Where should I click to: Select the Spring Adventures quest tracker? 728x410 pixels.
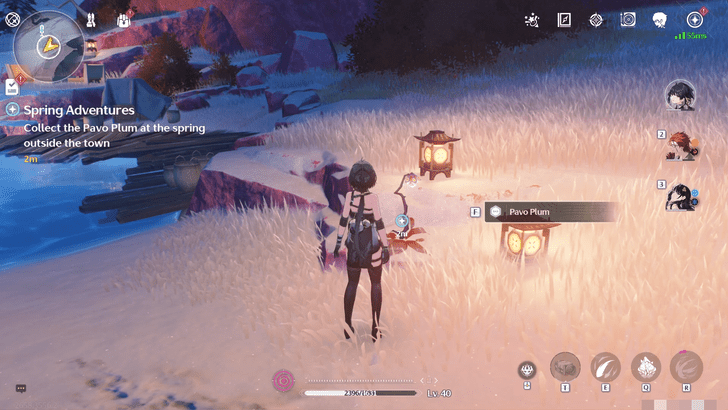(x=78, y=109)
